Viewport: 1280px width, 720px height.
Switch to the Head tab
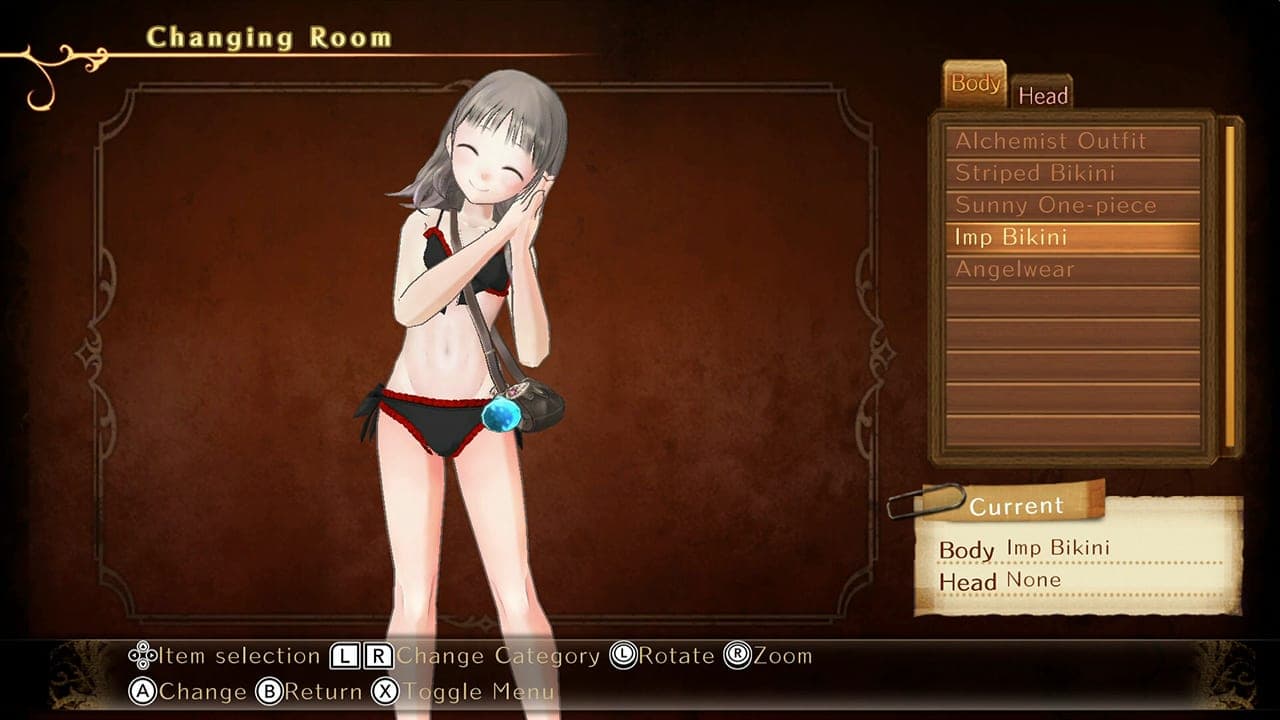pos(1046,94)
